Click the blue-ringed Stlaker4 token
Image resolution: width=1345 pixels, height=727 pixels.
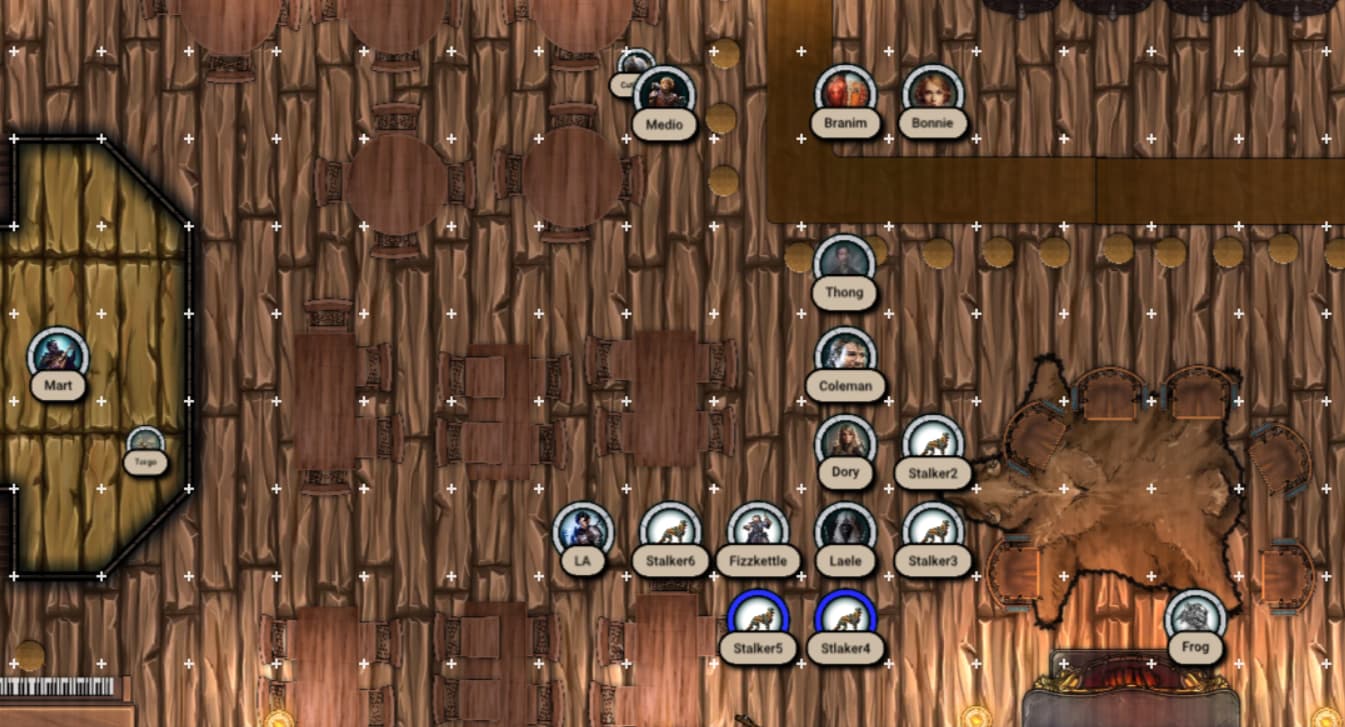pos(845,618)
